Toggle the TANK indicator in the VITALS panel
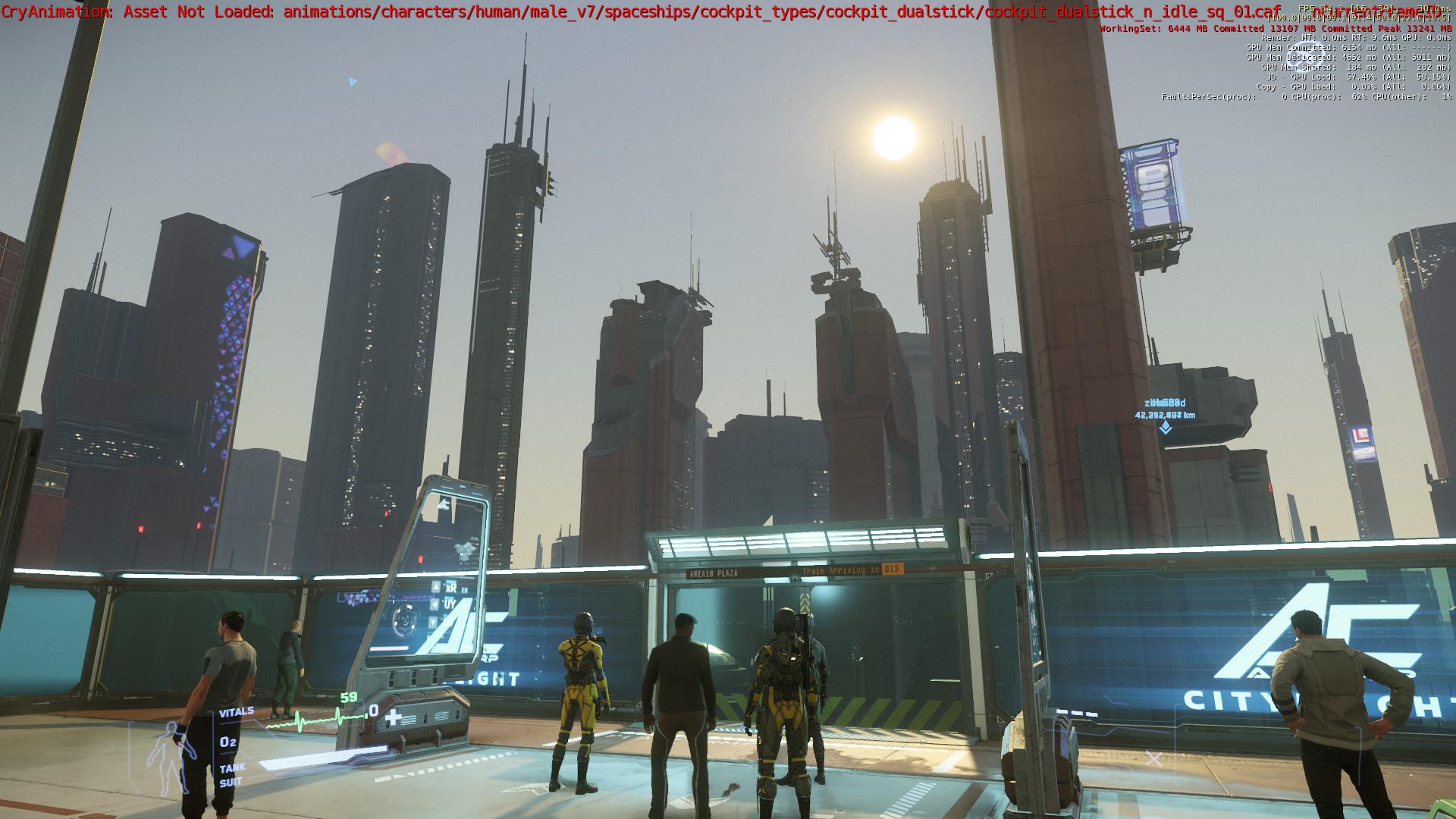The image size is (1456, 819). (x=233, y=767)
